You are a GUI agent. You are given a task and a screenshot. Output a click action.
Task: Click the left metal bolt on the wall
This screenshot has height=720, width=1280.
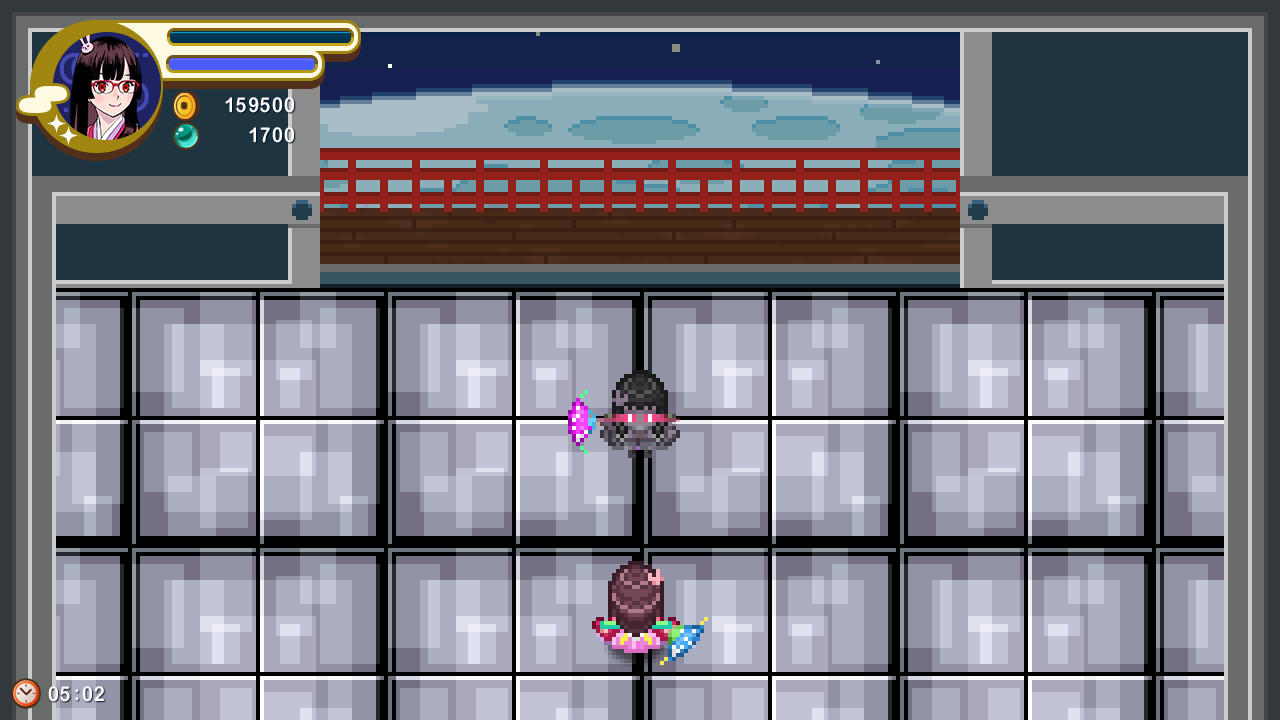point(302,210)
